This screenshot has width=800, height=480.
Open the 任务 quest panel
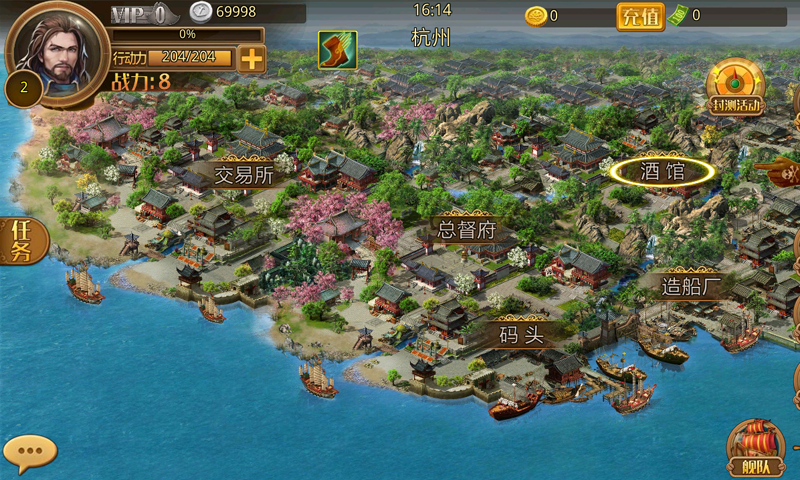(x=21, y=241)
